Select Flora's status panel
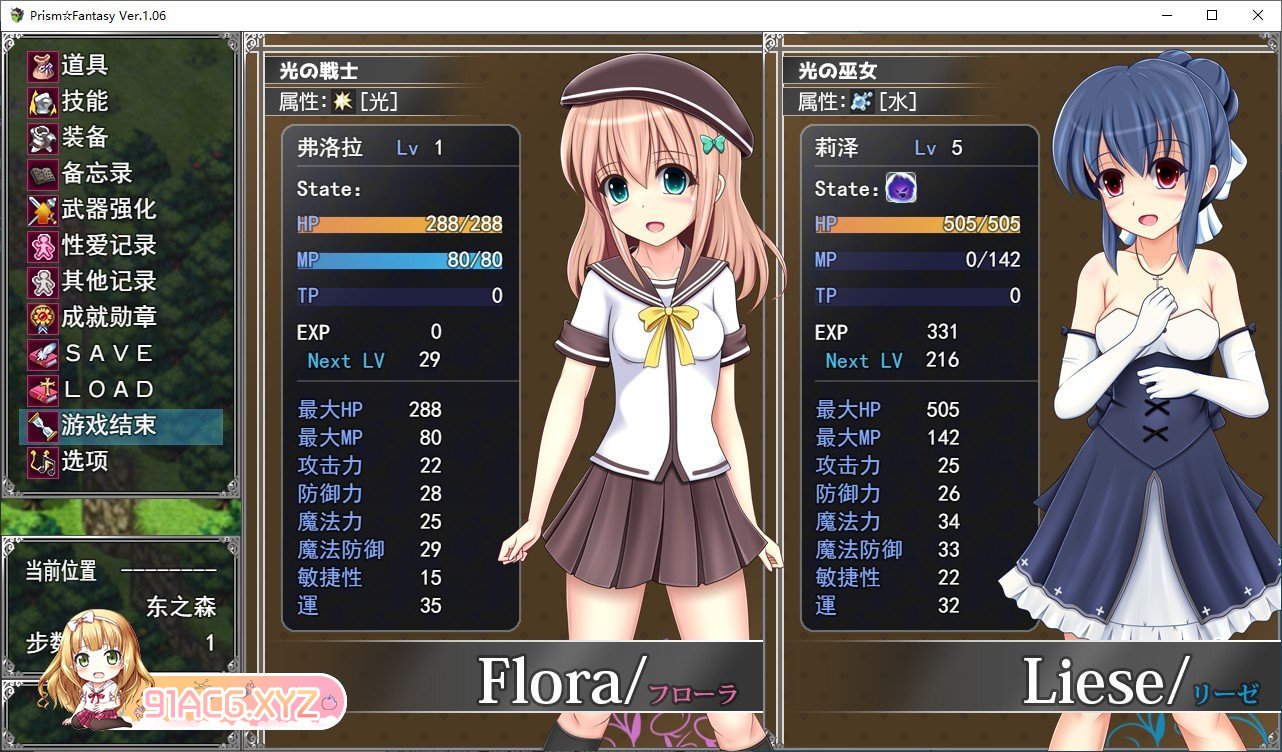The image size is (1282, 752). 400,378
